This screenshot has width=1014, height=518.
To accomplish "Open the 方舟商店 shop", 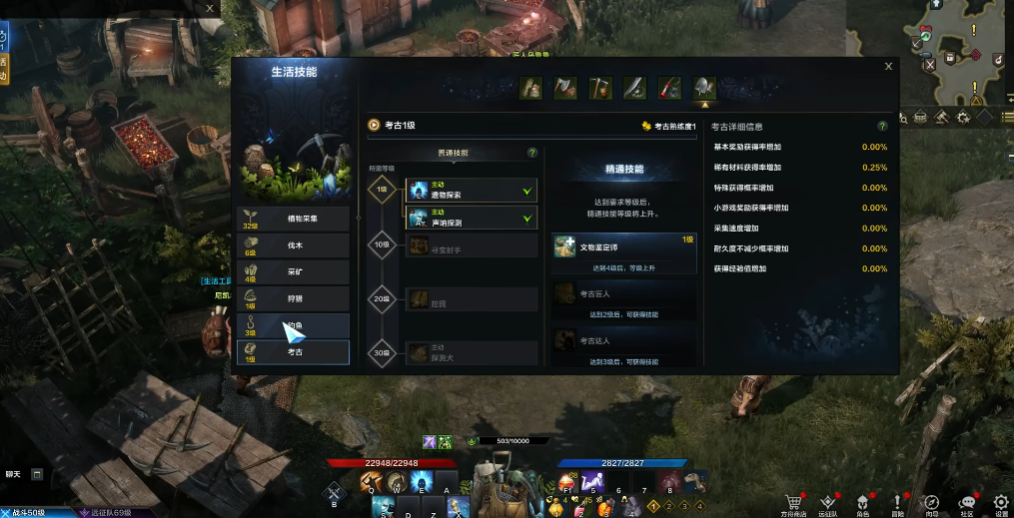I will 795,503.
